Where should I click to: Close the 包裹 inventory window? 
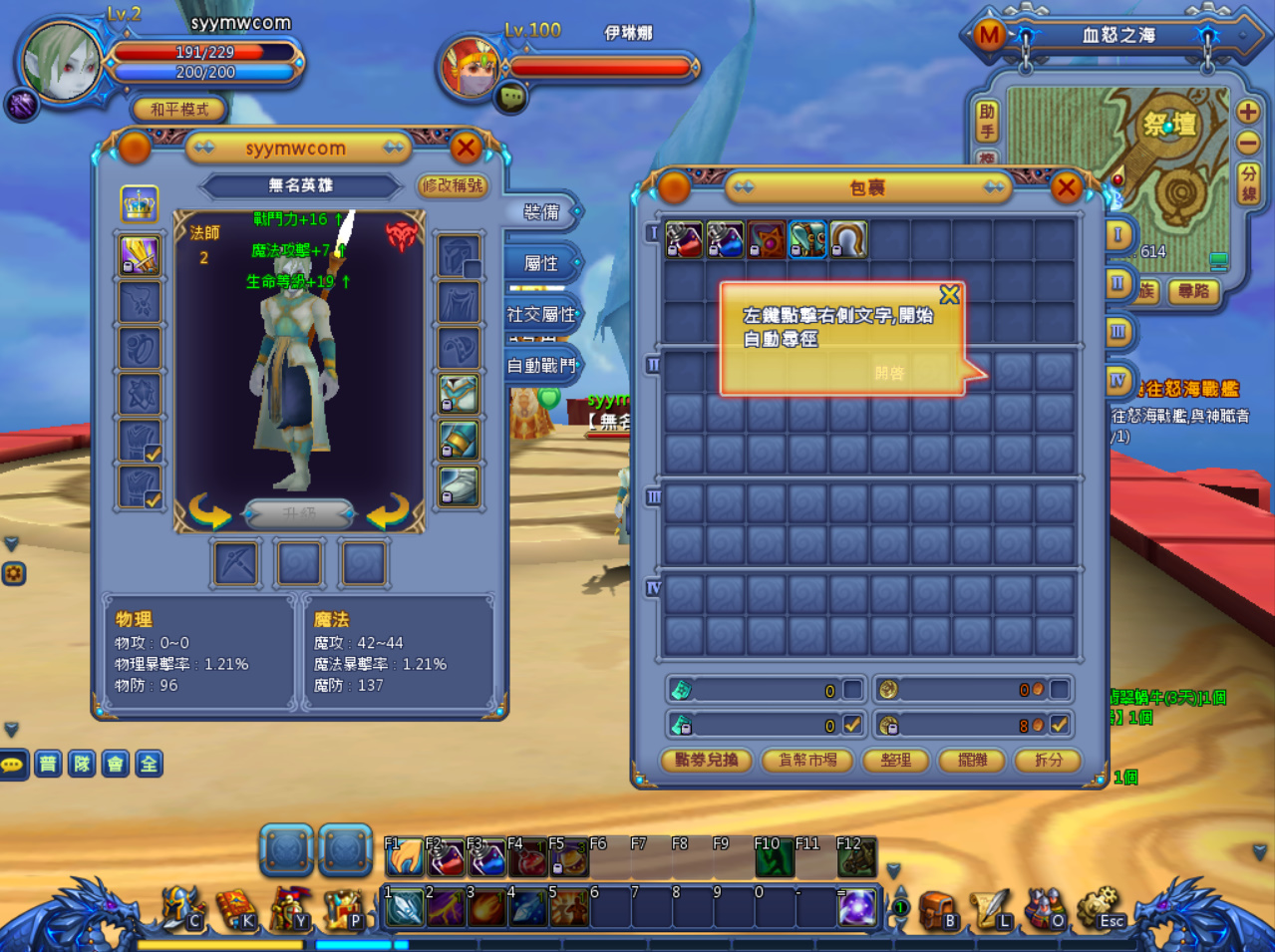[x=1066, y=187]
